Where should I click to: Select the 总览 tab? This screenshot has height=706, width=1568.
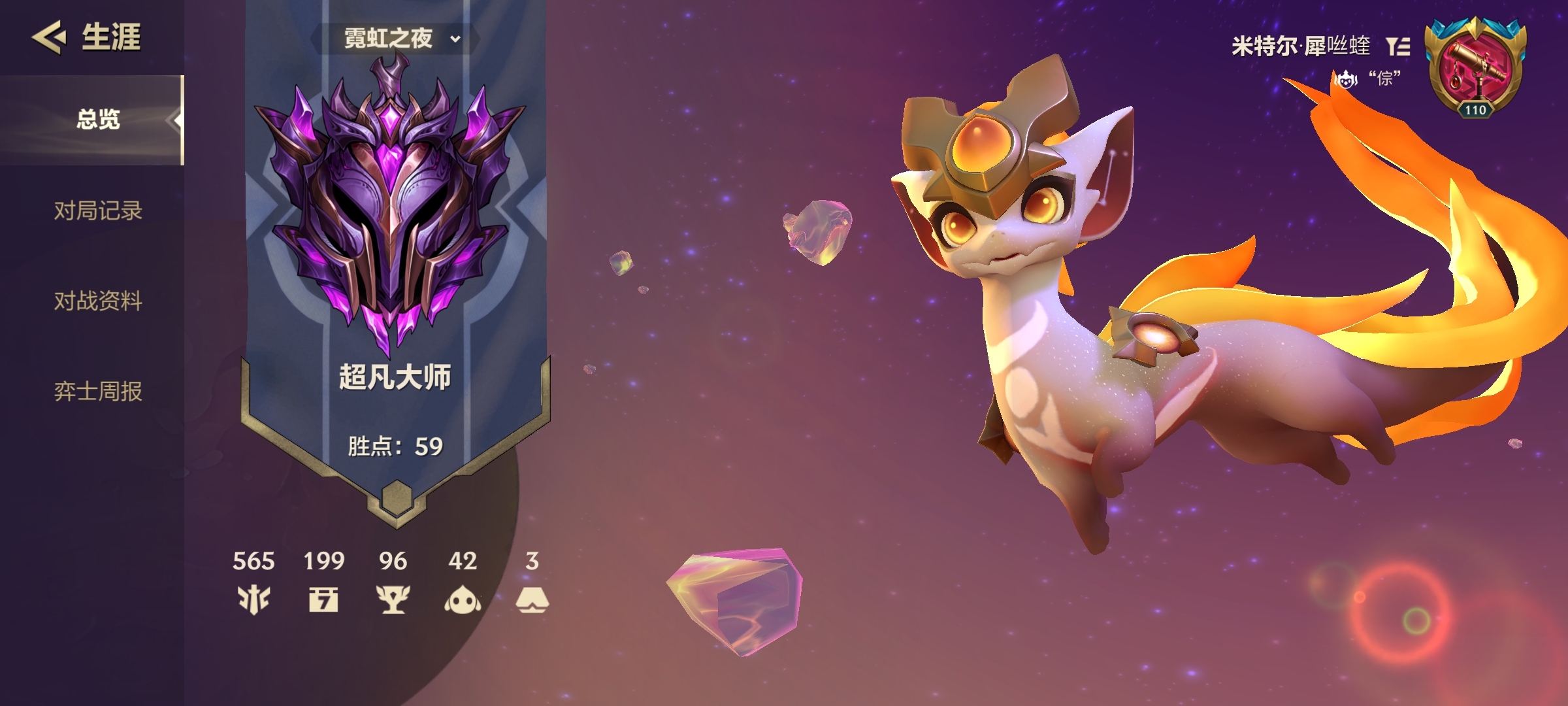pyautogui.click(x=98, y=120)
